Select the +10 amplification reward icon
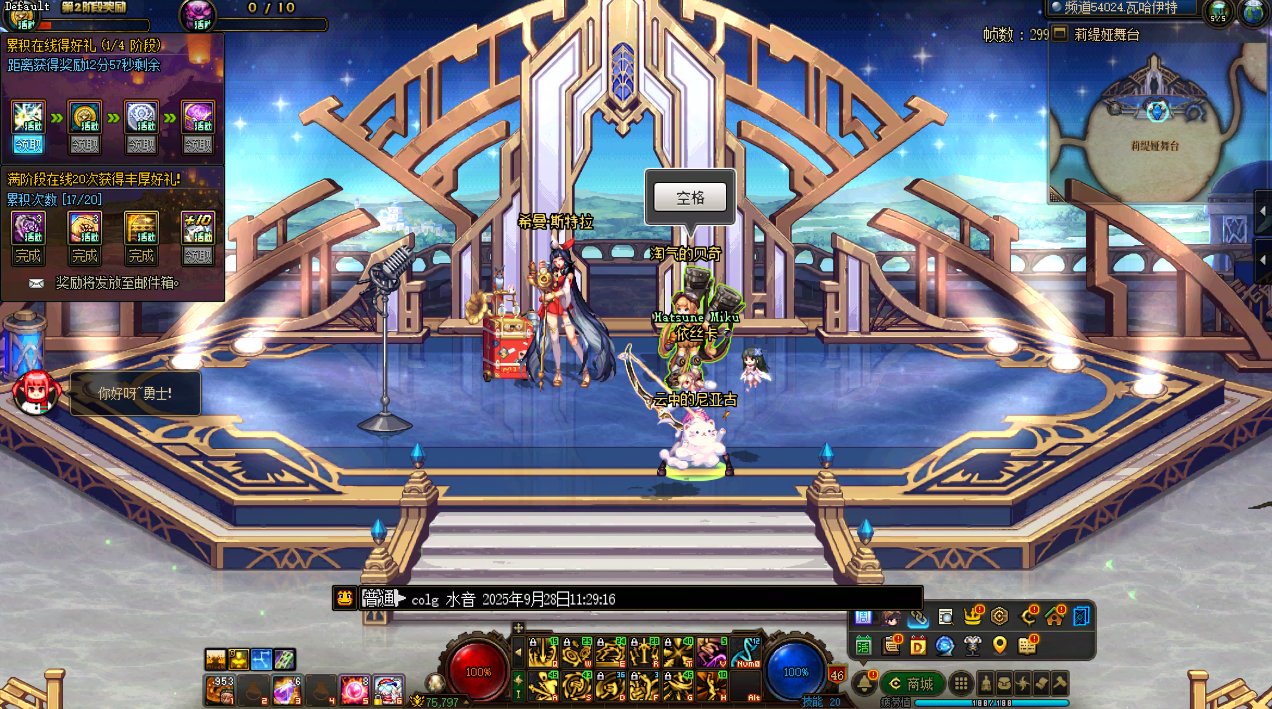The image size is (1272, 709). coord(197,227)
